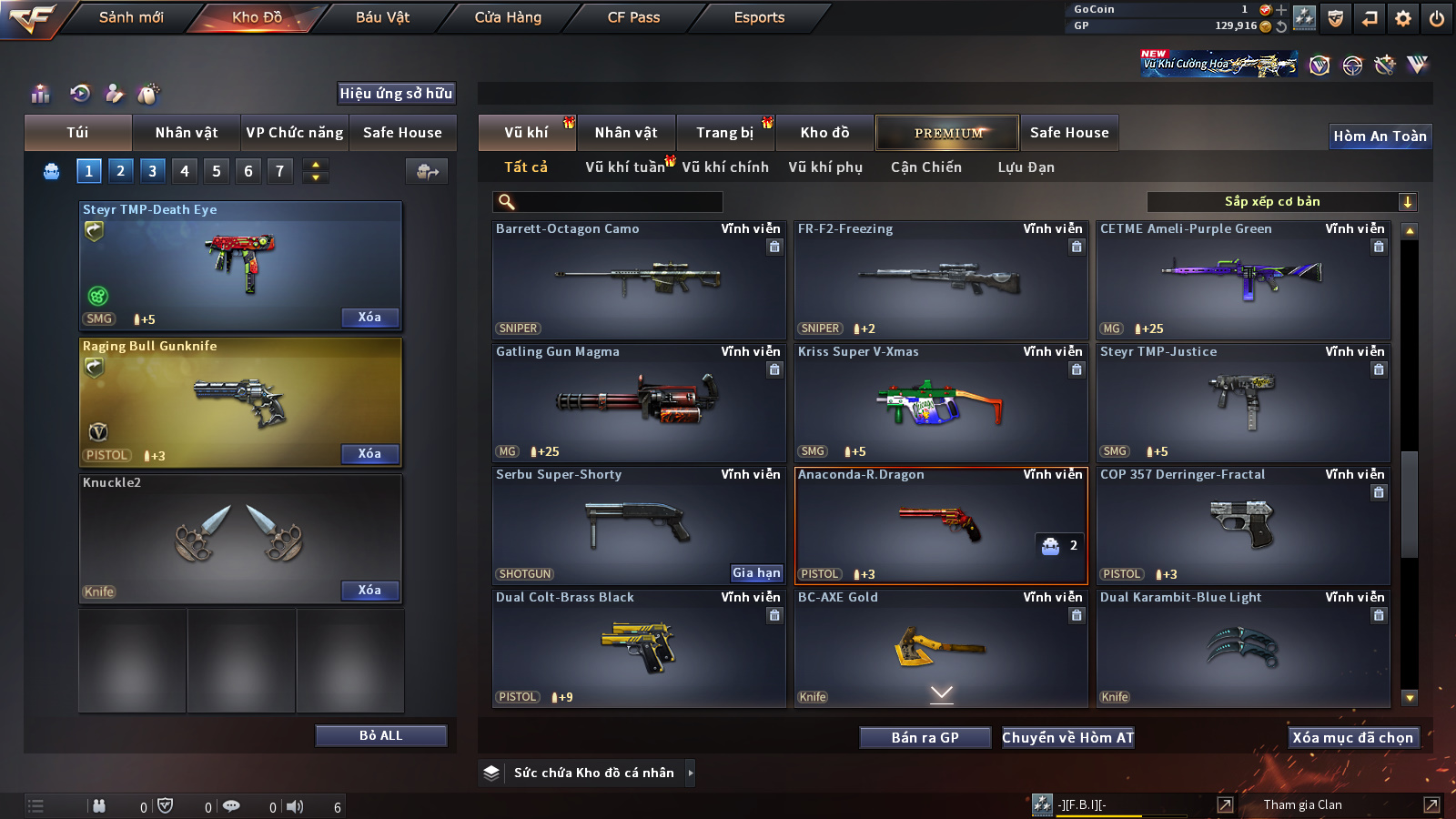Remove Raging Bull Gunknife with Xóa

(x=369, y=454)
